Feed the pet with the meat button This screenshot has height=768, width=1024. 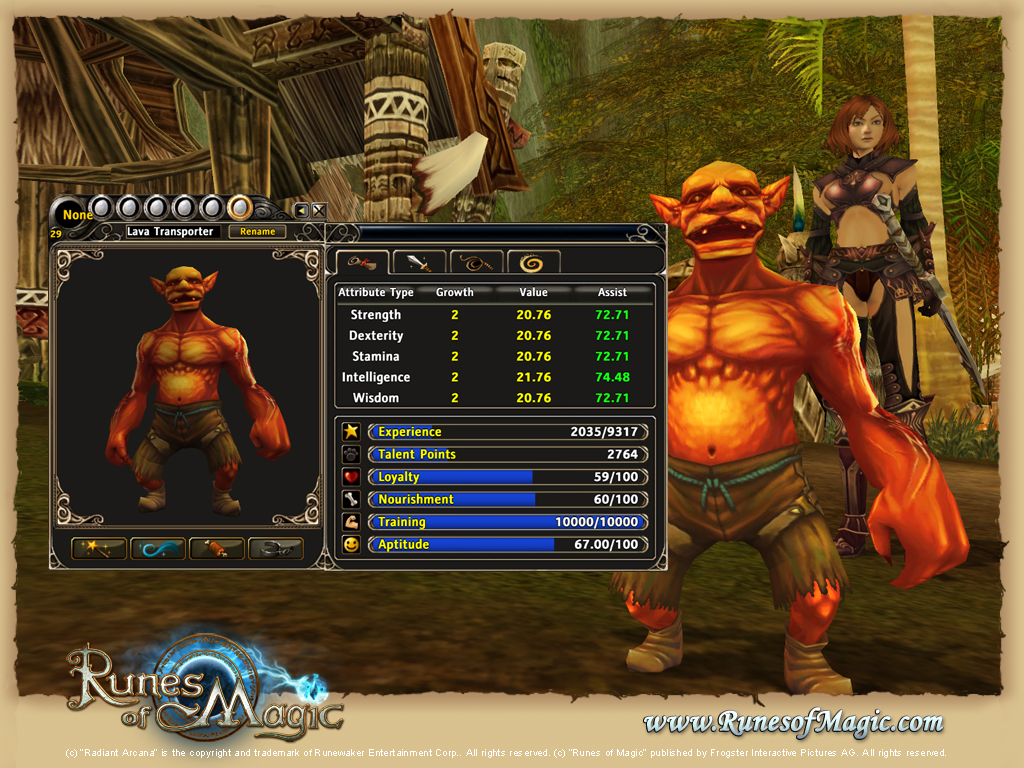216,548
